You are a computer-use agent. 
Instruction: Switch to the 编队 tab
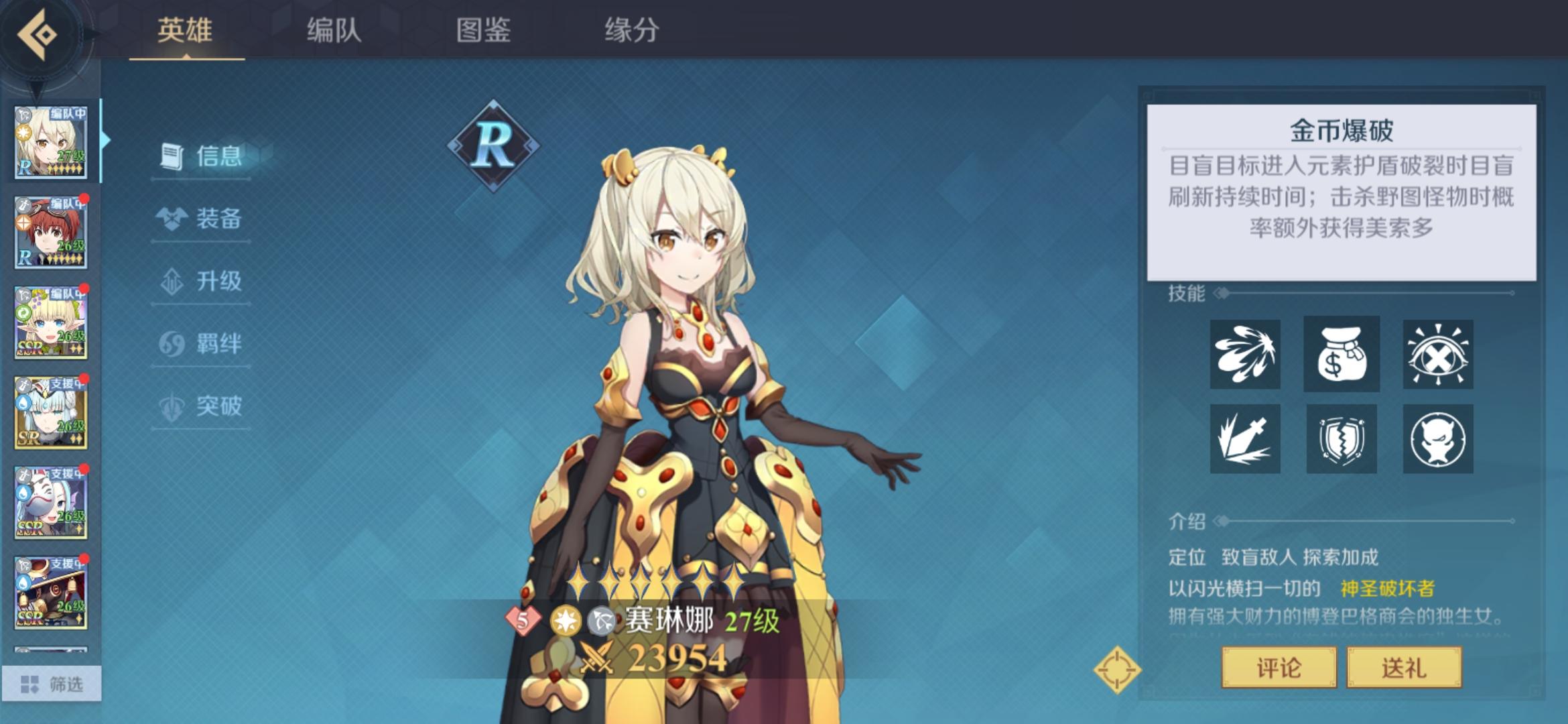(334, 30)
